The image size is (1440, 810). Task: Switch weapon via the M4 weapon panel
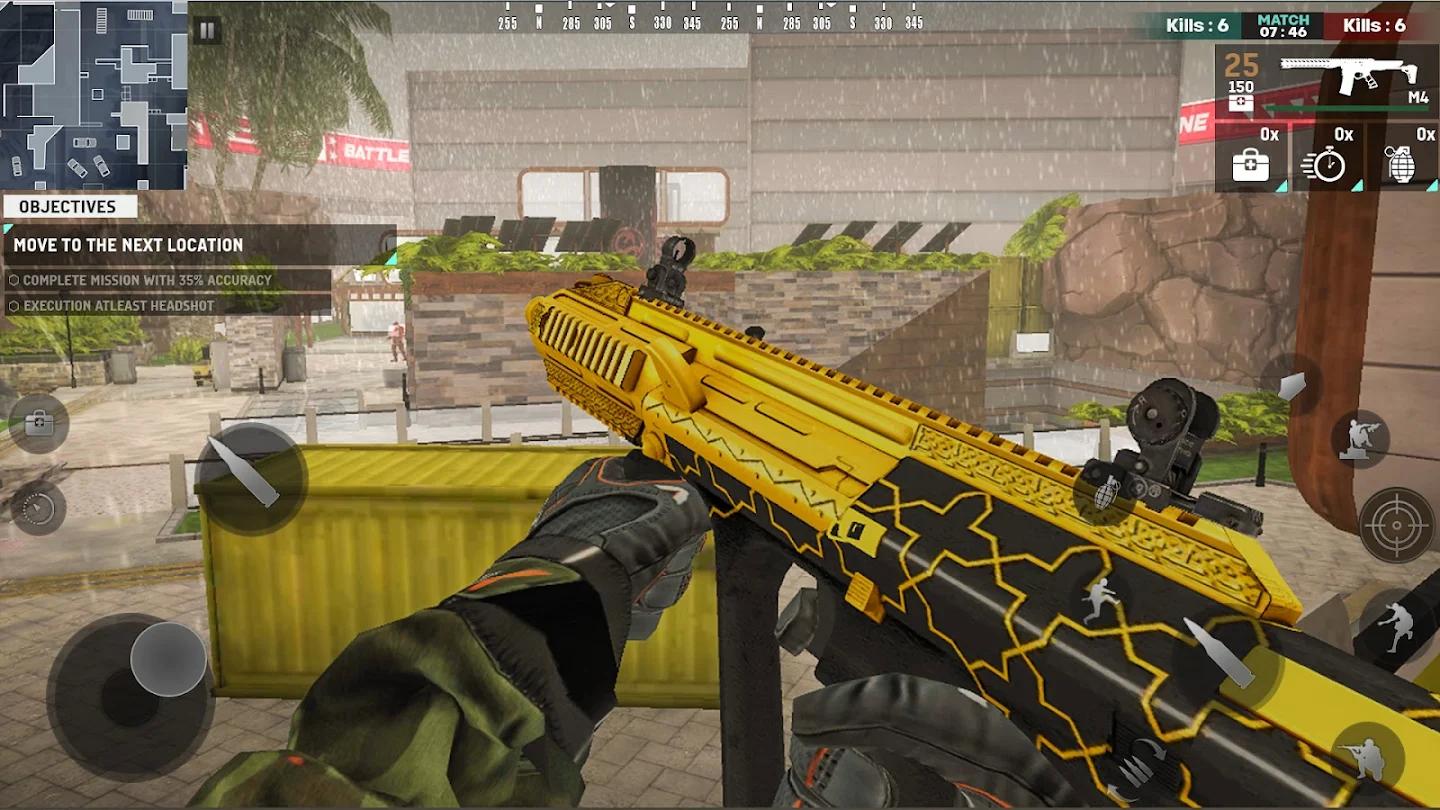(x=1325, y=82)
